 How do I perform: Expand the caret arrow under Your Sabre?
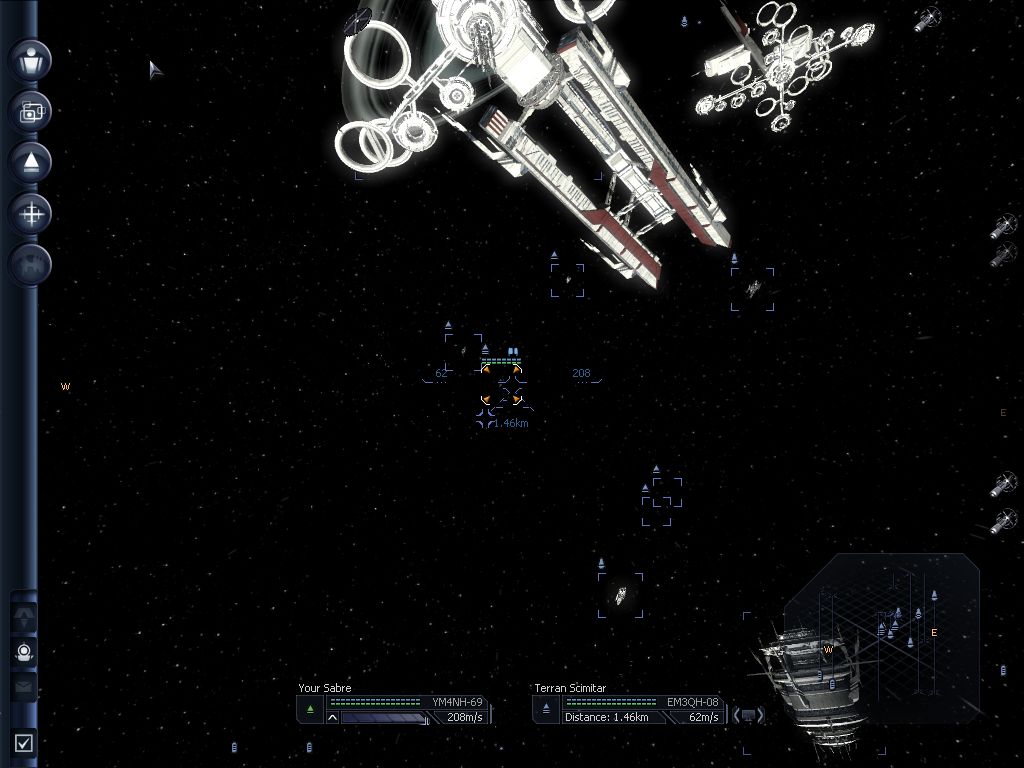[x=332, y=717]
